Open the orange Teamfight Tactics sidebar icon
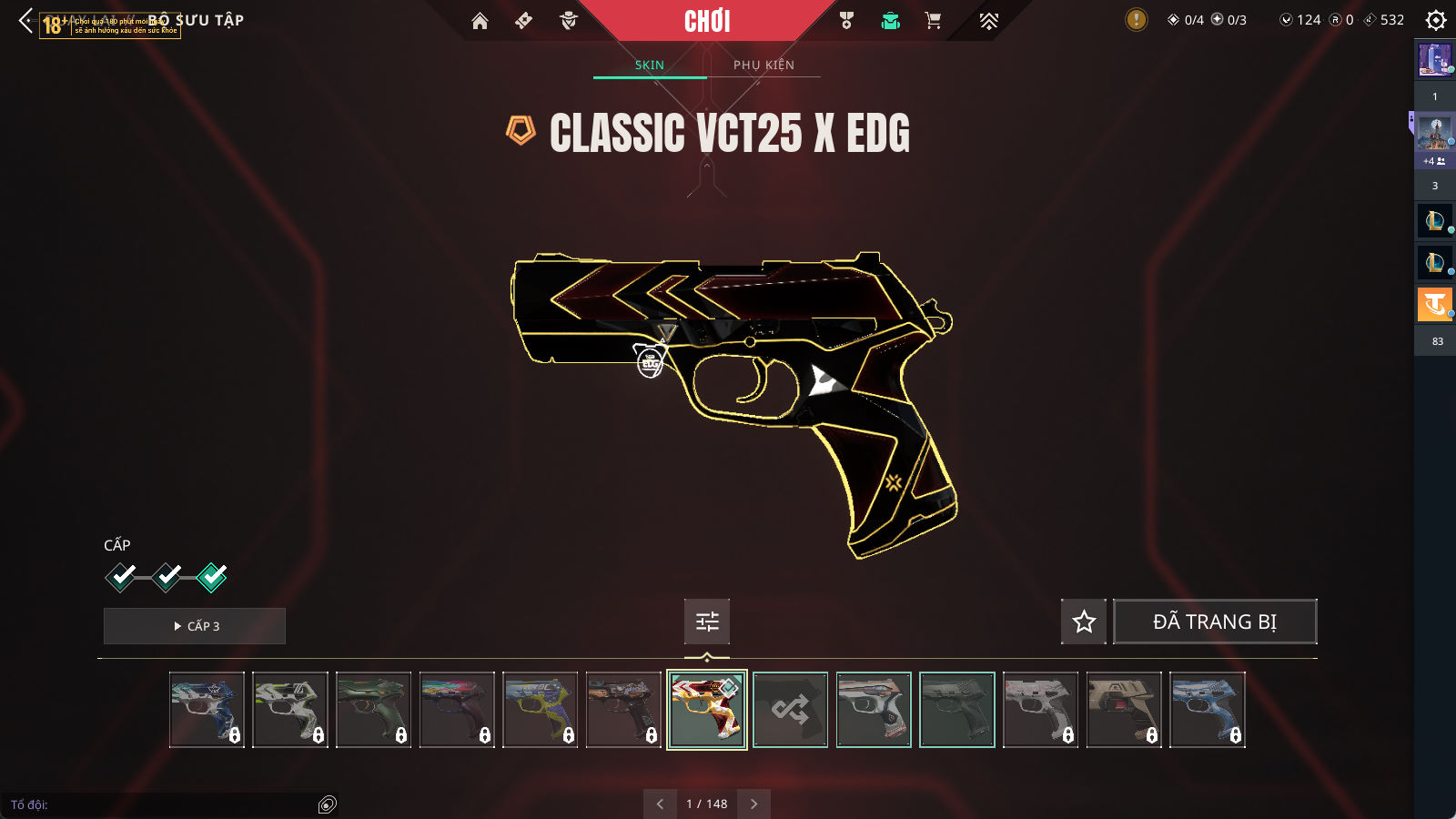 pos(1435,304)
